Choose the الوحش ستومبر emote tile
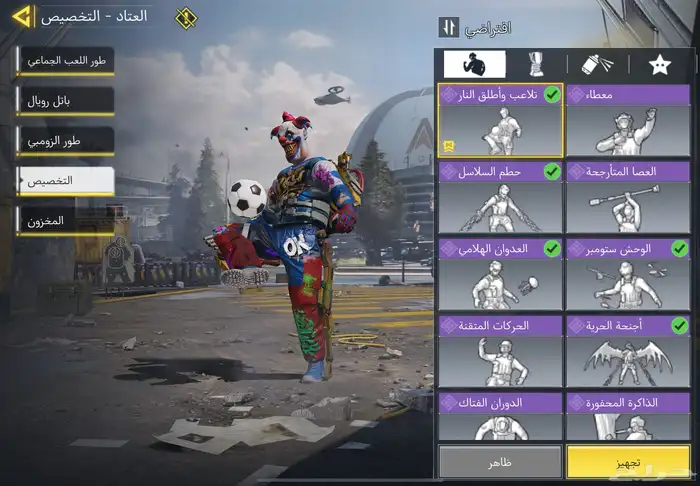700x486 pixels. (x=627, y=275)
